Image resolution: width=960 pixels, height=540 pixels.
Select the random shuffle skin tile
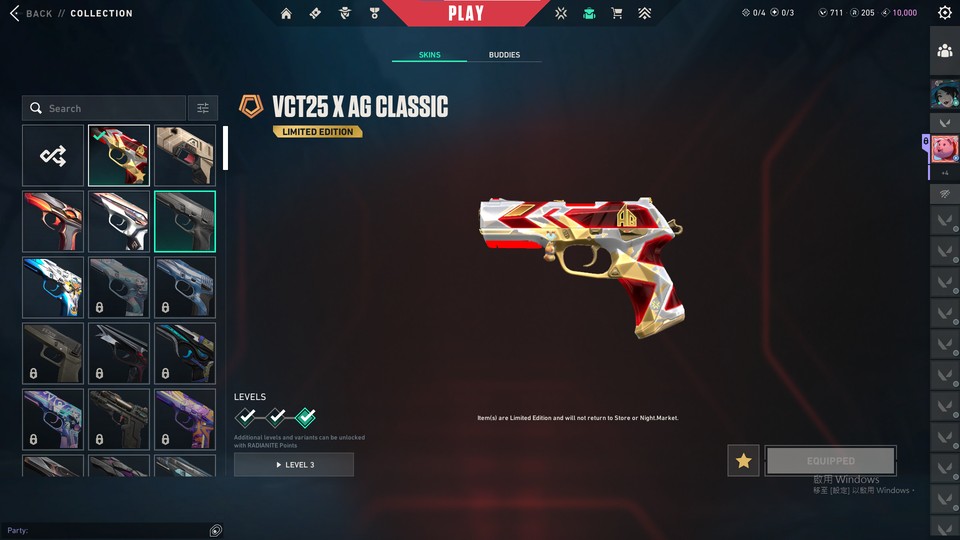click(x=53, y=155)
